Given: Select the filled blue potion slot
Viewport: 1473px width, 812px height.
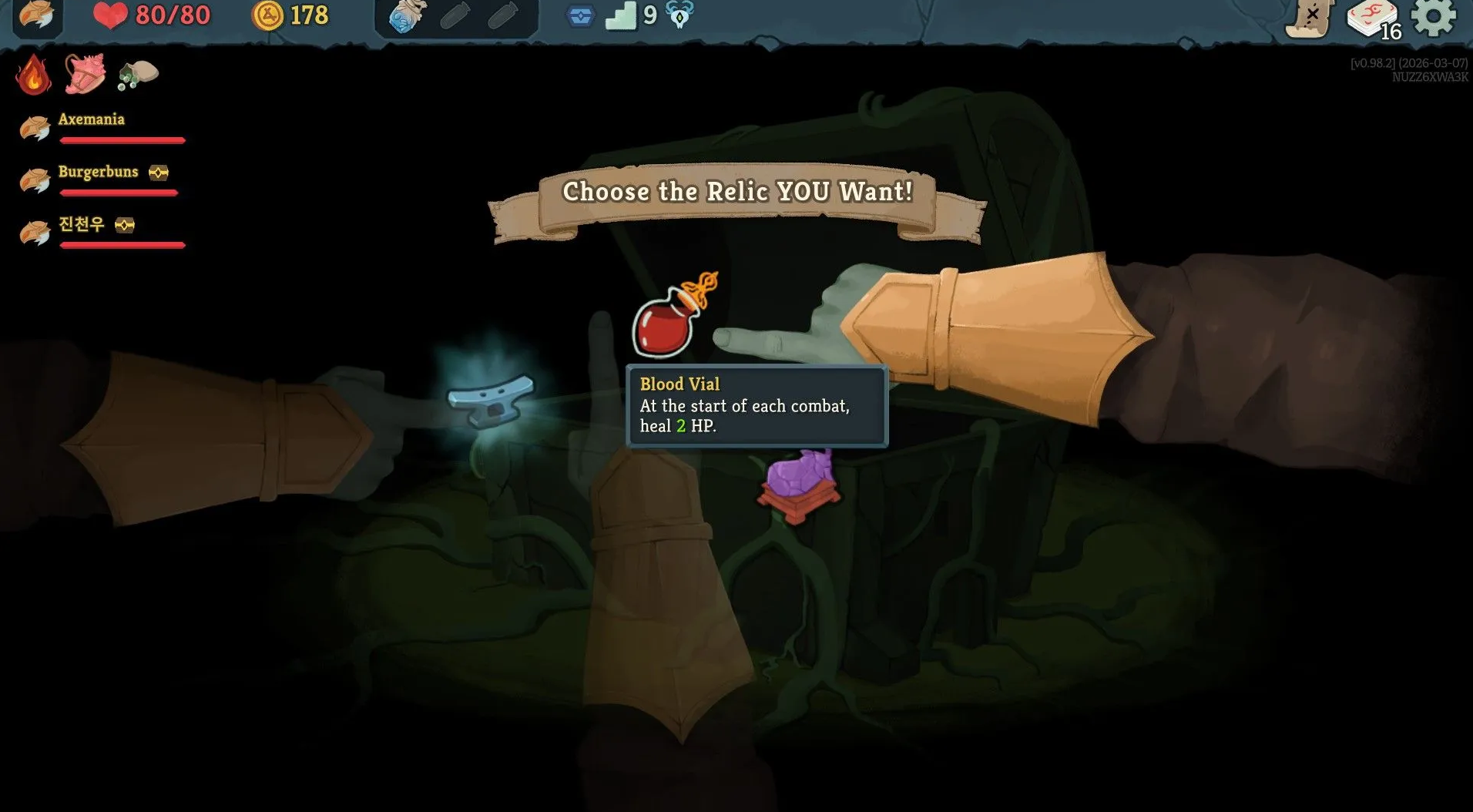Looking at the screenshot, I should click(407, 17).
